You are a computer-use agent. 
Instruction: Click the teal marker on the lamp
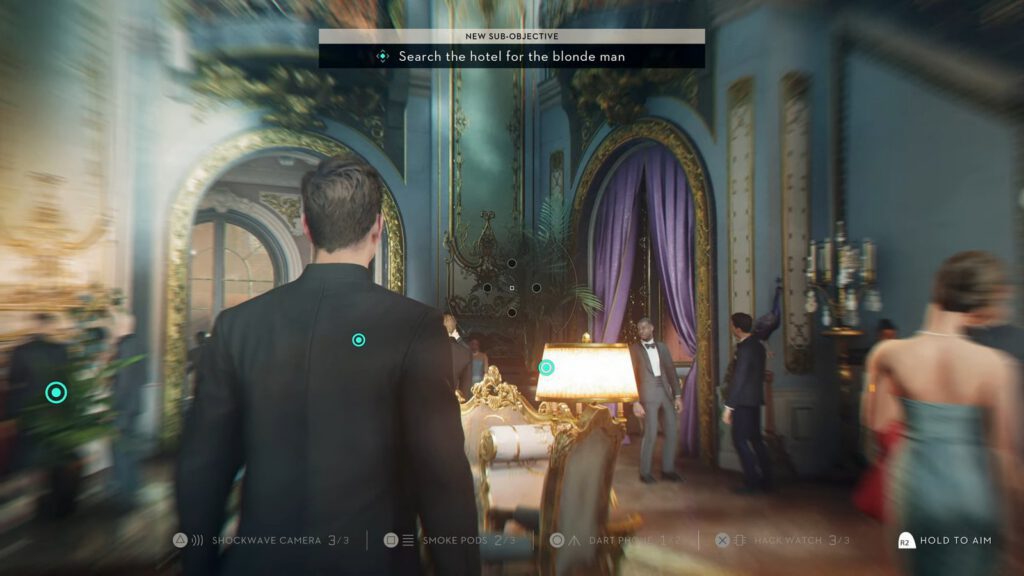(x=546, y=367)
